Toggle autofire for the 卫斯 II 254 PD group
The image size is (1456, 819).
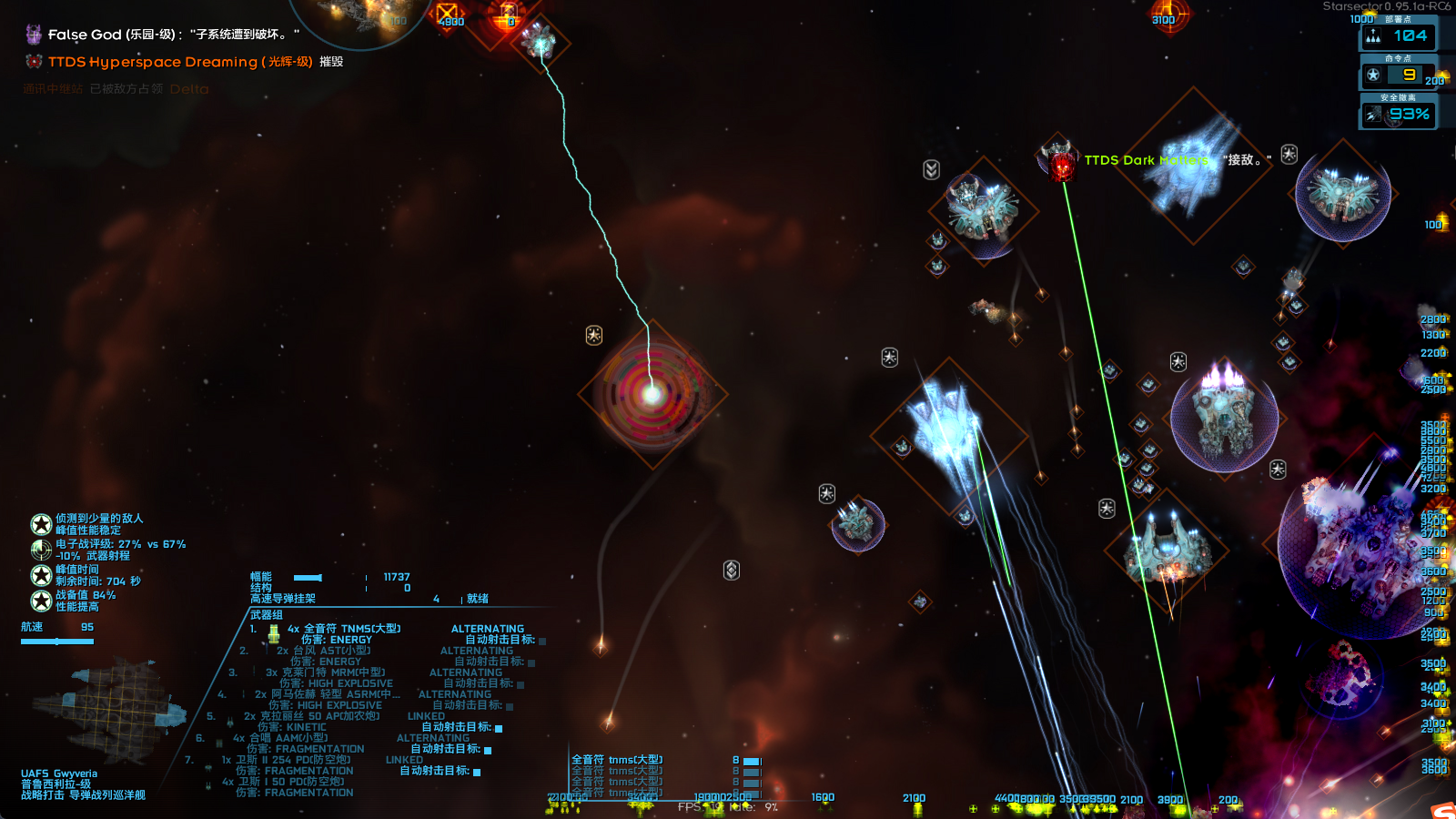coord(477,772)
